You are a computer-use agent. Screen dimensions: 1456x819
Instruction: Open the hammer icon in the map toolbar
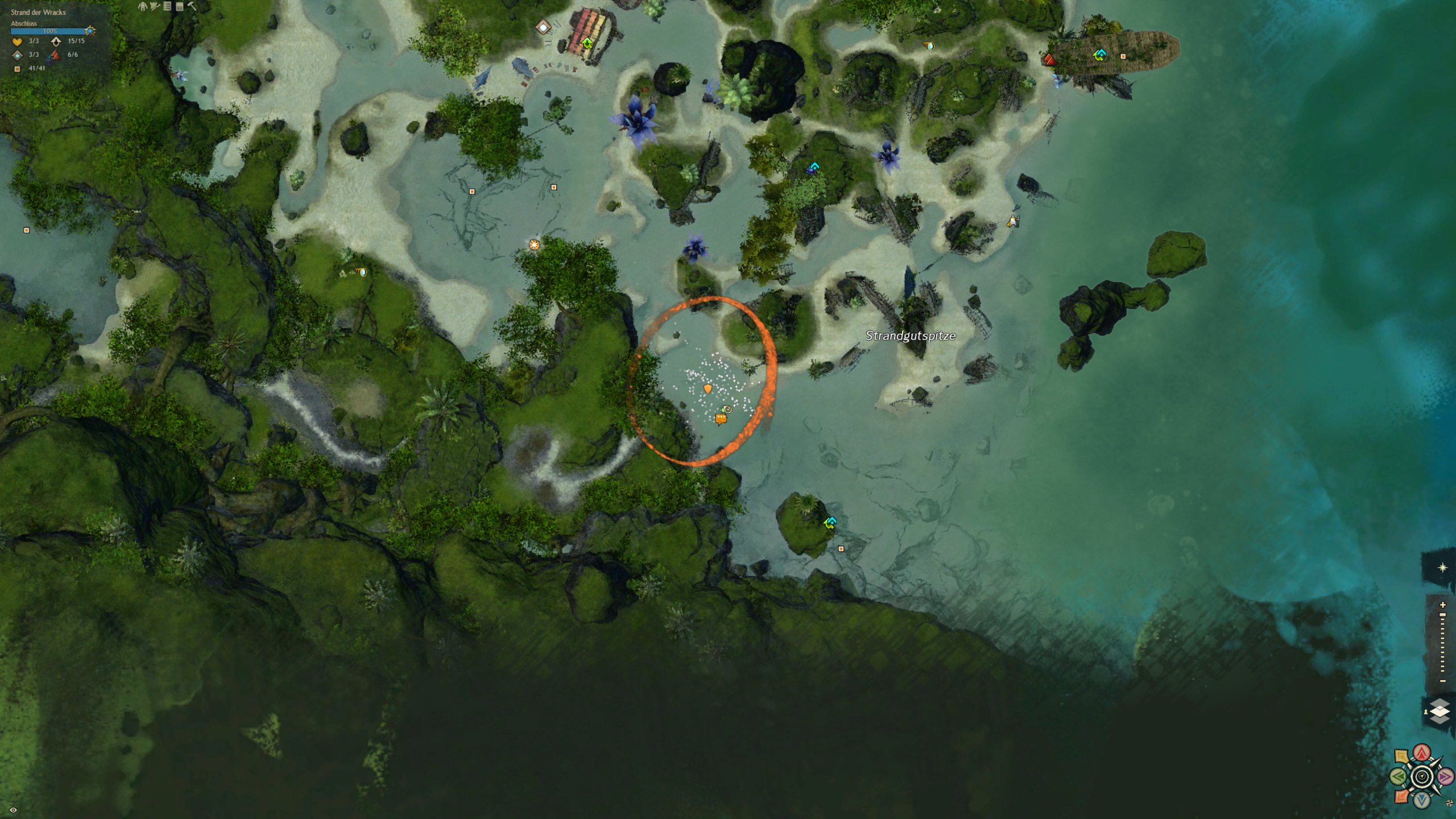point(192,6)
